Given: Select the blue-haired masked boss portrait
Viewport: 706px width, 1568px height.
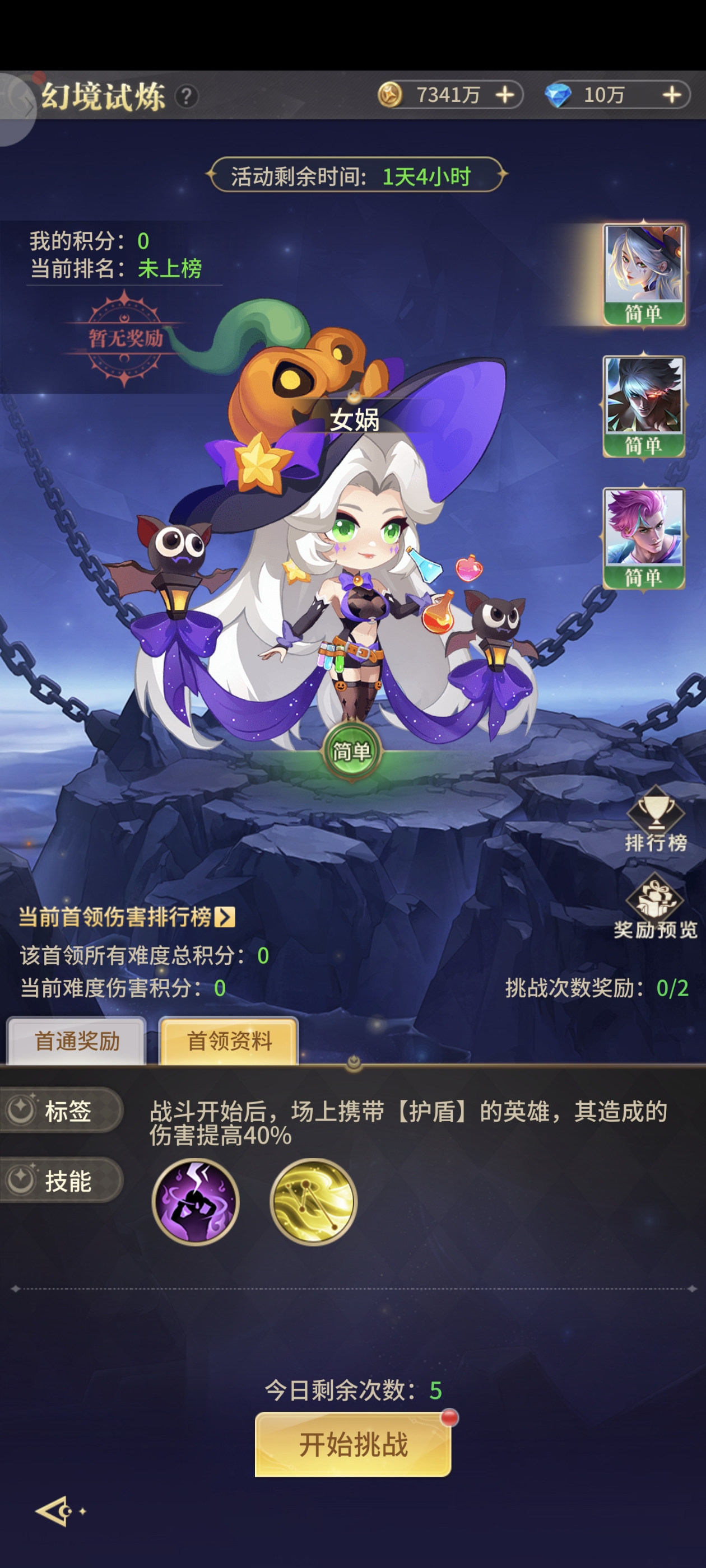Looking at the screenshot, I should 644,406.
